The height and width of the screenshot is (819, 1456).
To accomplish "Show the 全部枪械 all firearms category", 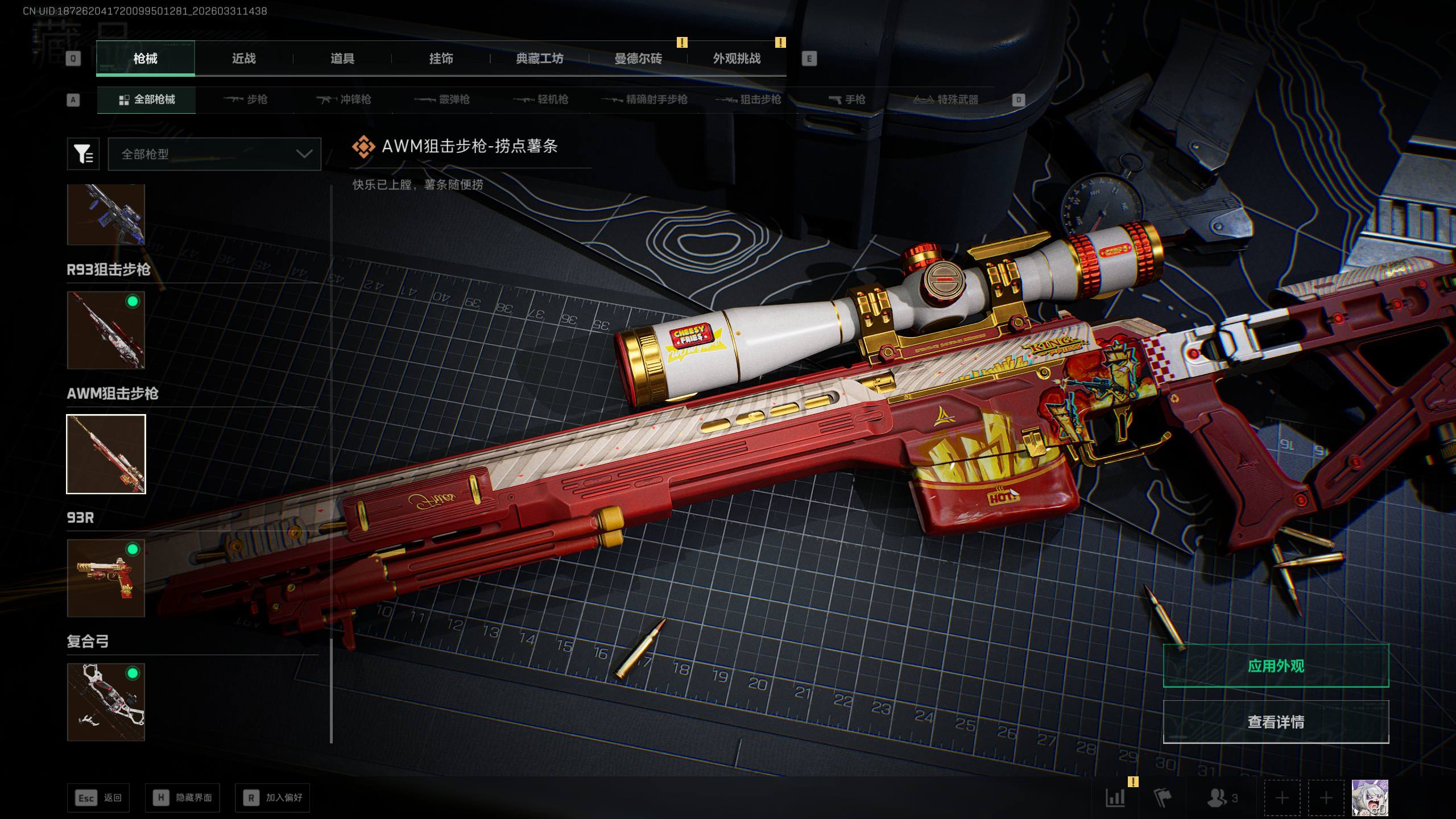I will (x=147, y=100).
